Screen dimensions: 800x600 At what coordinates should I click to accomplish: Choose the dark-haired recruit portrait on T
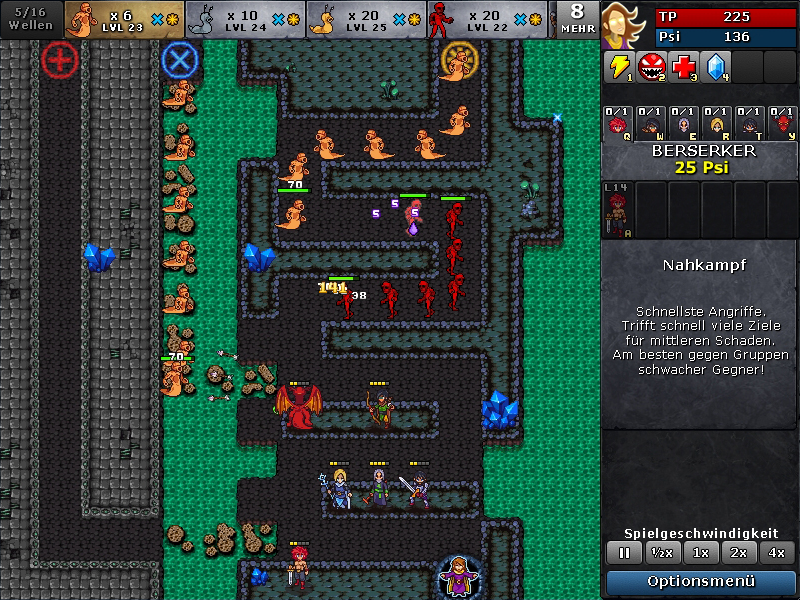(x=749, y=123)
